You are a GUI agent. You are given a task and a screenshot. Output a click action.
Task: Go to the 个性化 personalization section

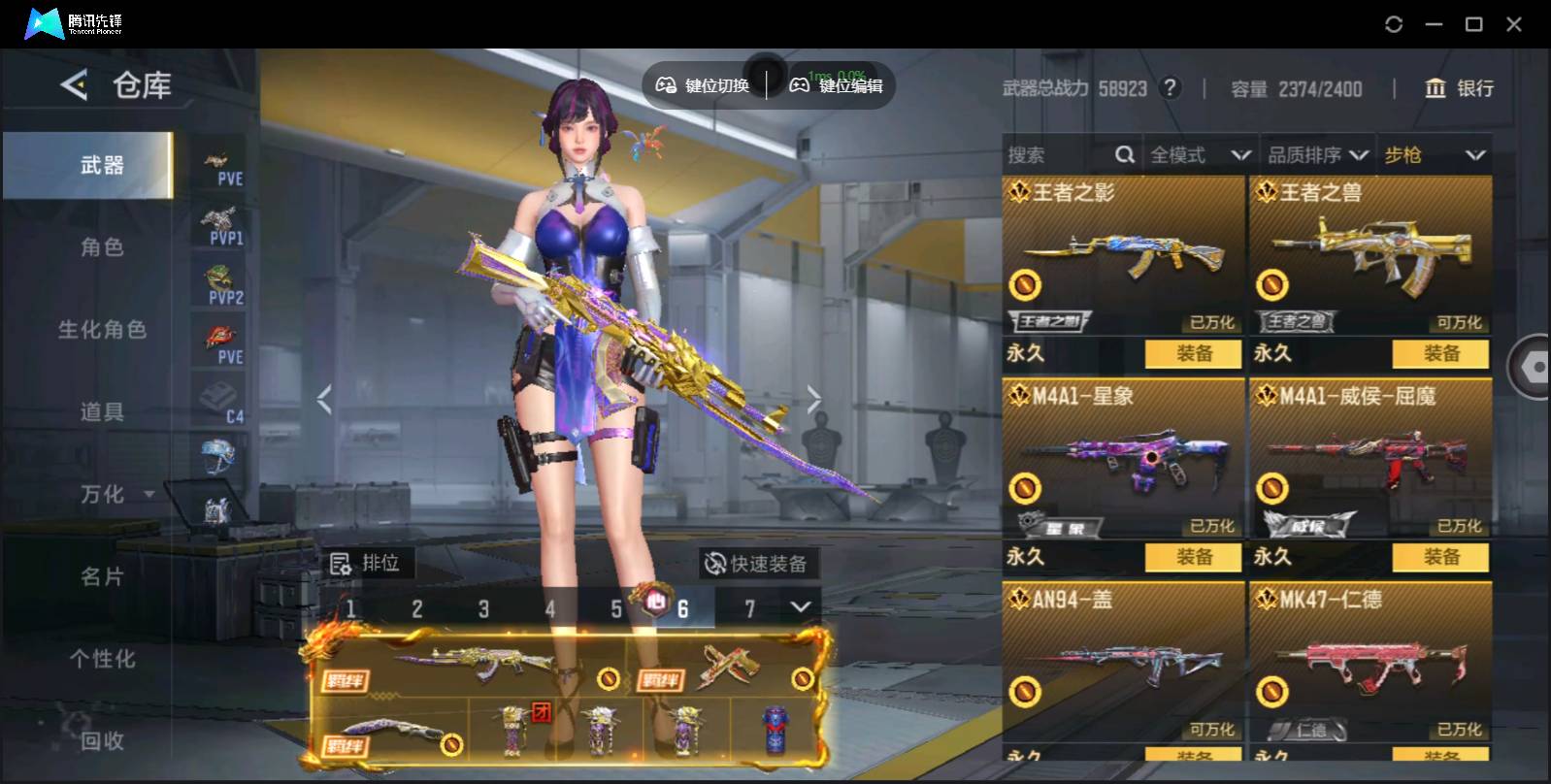[x=101, y=659]
